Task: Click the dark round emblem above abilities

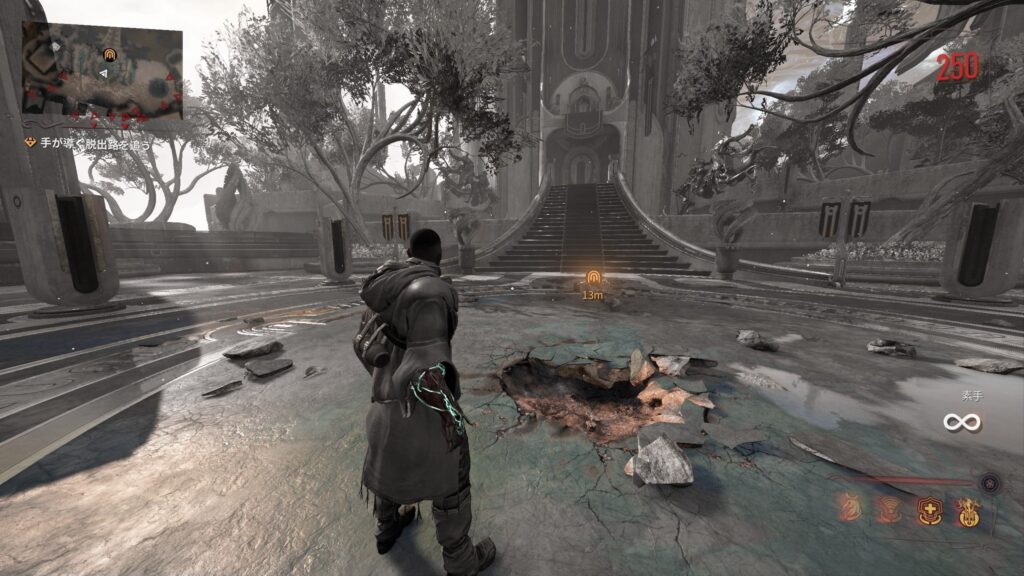Action: click(x=989, y=482)
